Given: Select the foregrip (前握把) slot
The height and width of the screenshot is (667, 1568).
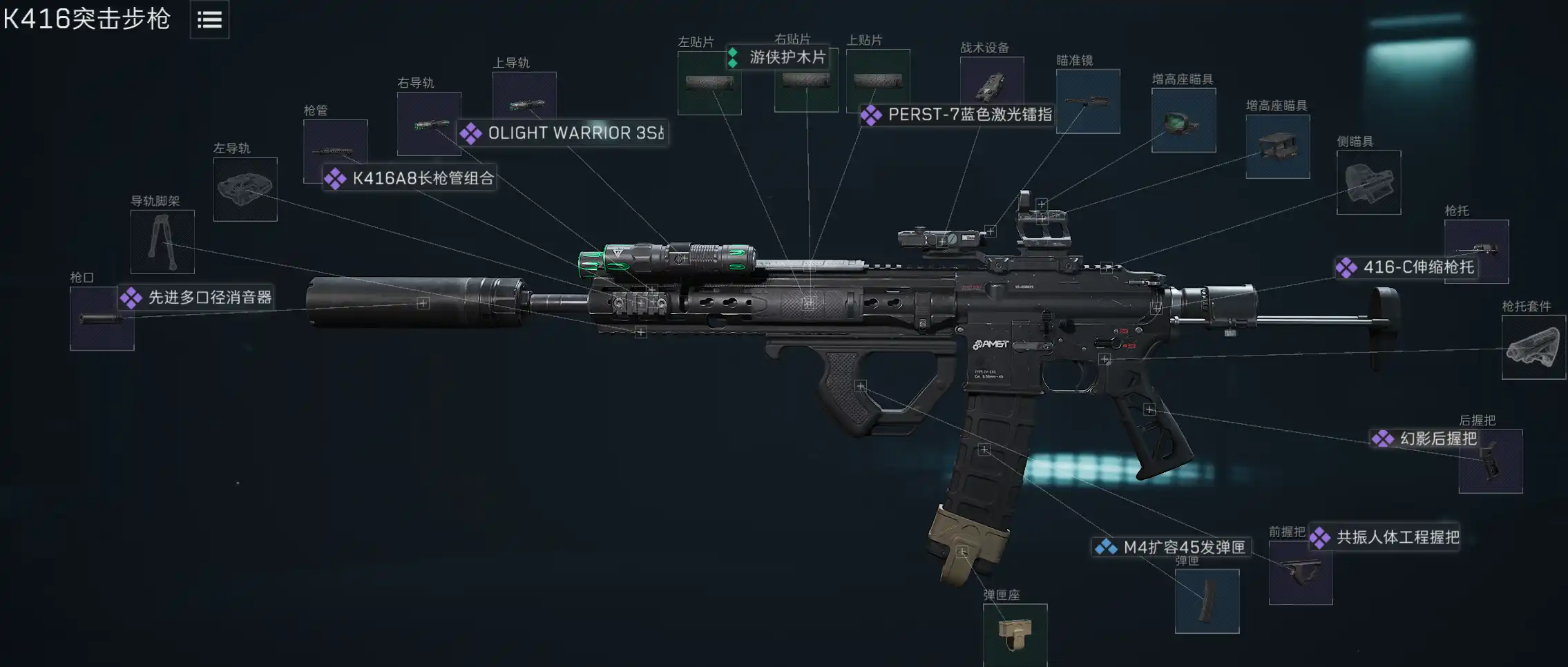Looking at the screenshot, I should [1300, 572].
